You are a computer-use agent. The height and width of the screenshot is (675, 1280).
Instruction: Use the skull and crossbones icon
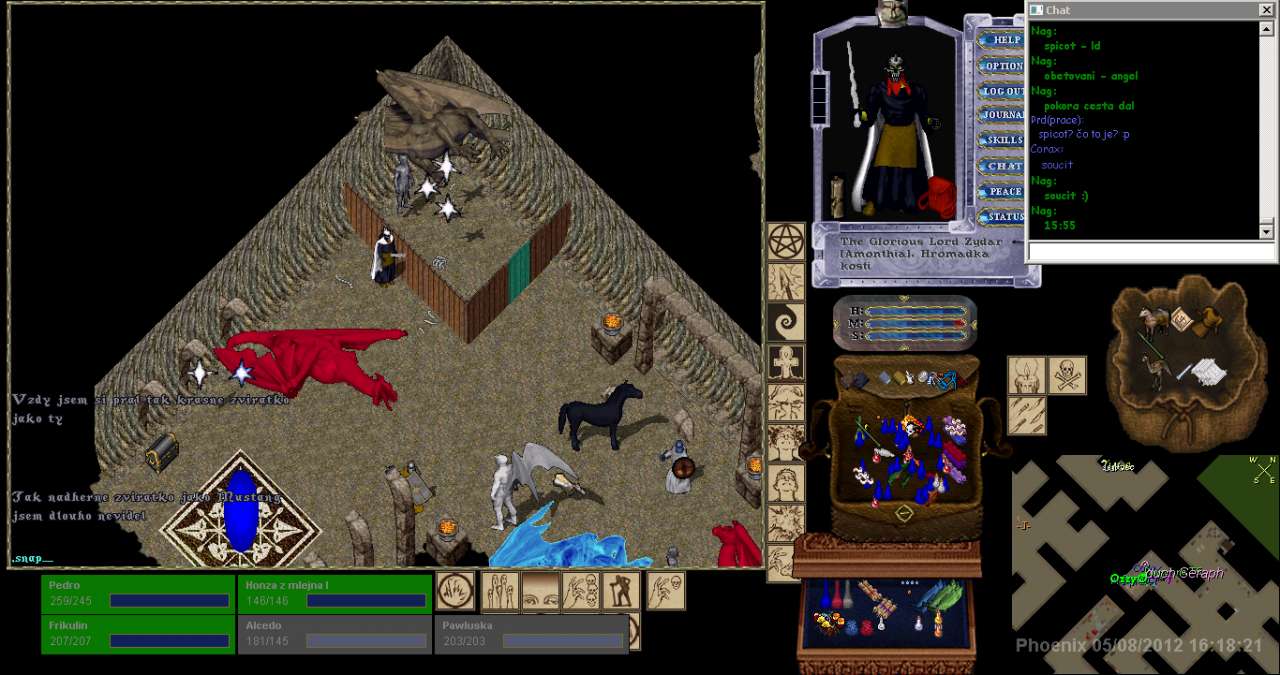point(1067,375)
